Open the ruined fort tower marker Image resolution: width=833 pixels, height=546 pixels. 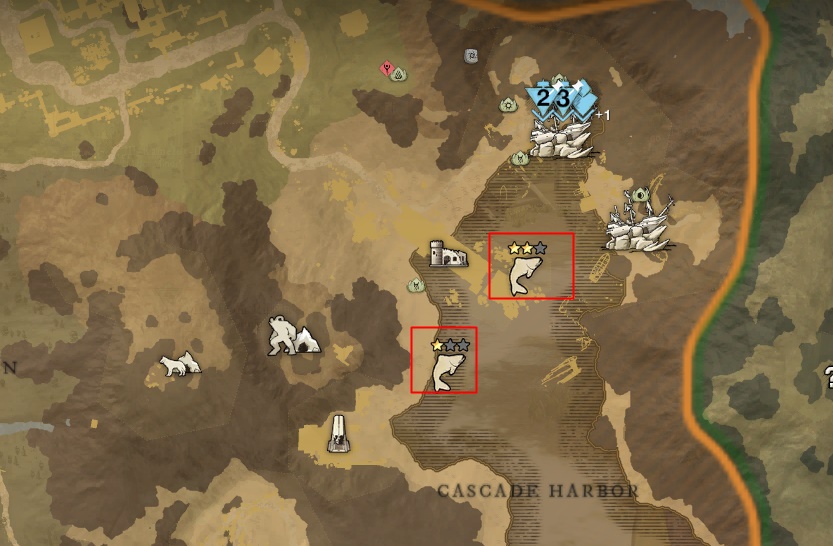point(447,254)
